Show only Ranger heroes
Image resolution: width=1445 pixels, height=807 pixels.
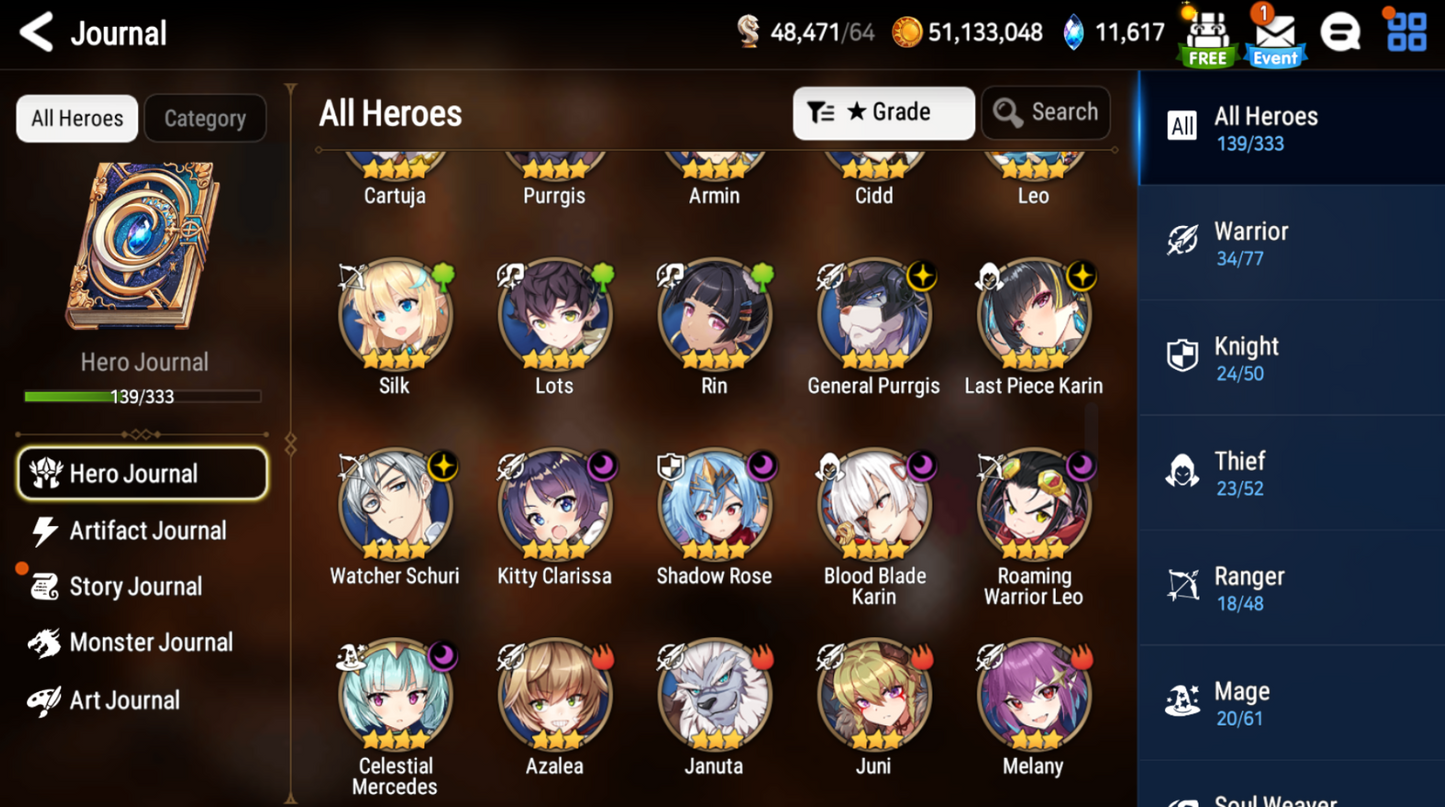[x=1290, y=588]
